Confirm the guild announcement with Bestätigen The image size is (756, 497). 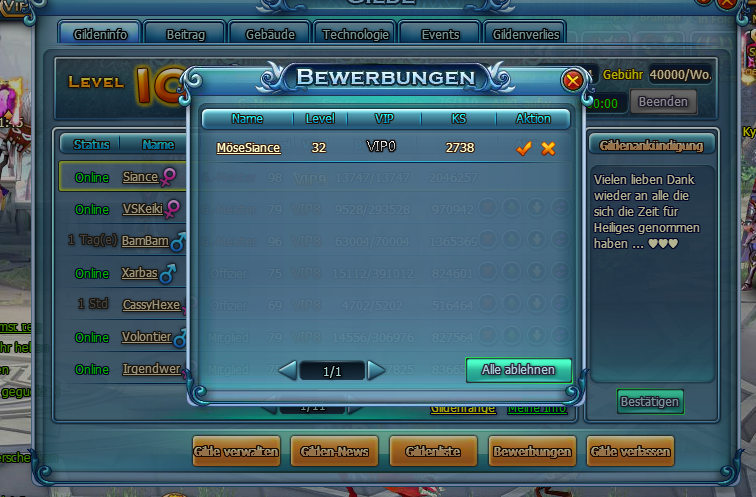pyautogui.click(x=650, y=402)
